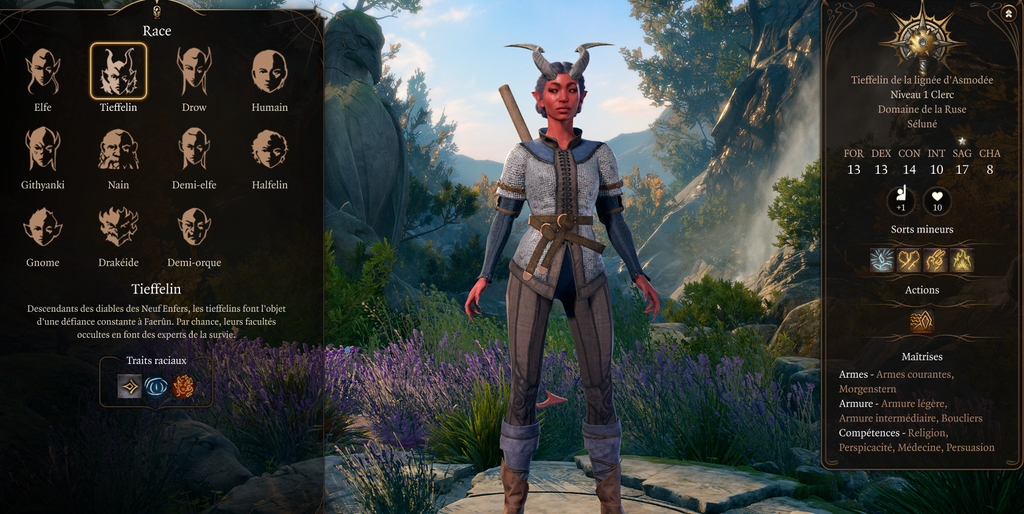Choose the Halfelin race portrait

269,148
